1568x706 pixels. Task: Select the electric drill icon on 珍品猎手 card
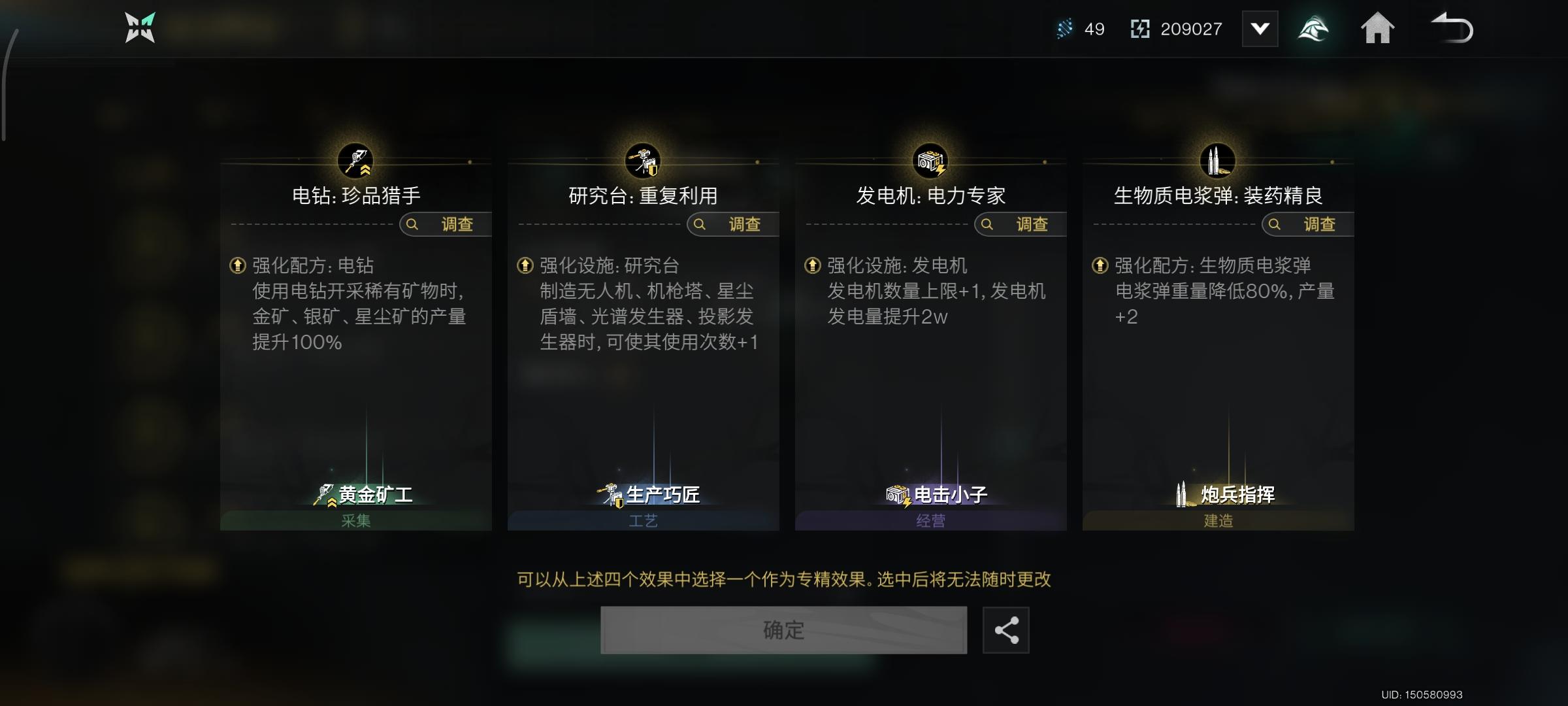355,161
